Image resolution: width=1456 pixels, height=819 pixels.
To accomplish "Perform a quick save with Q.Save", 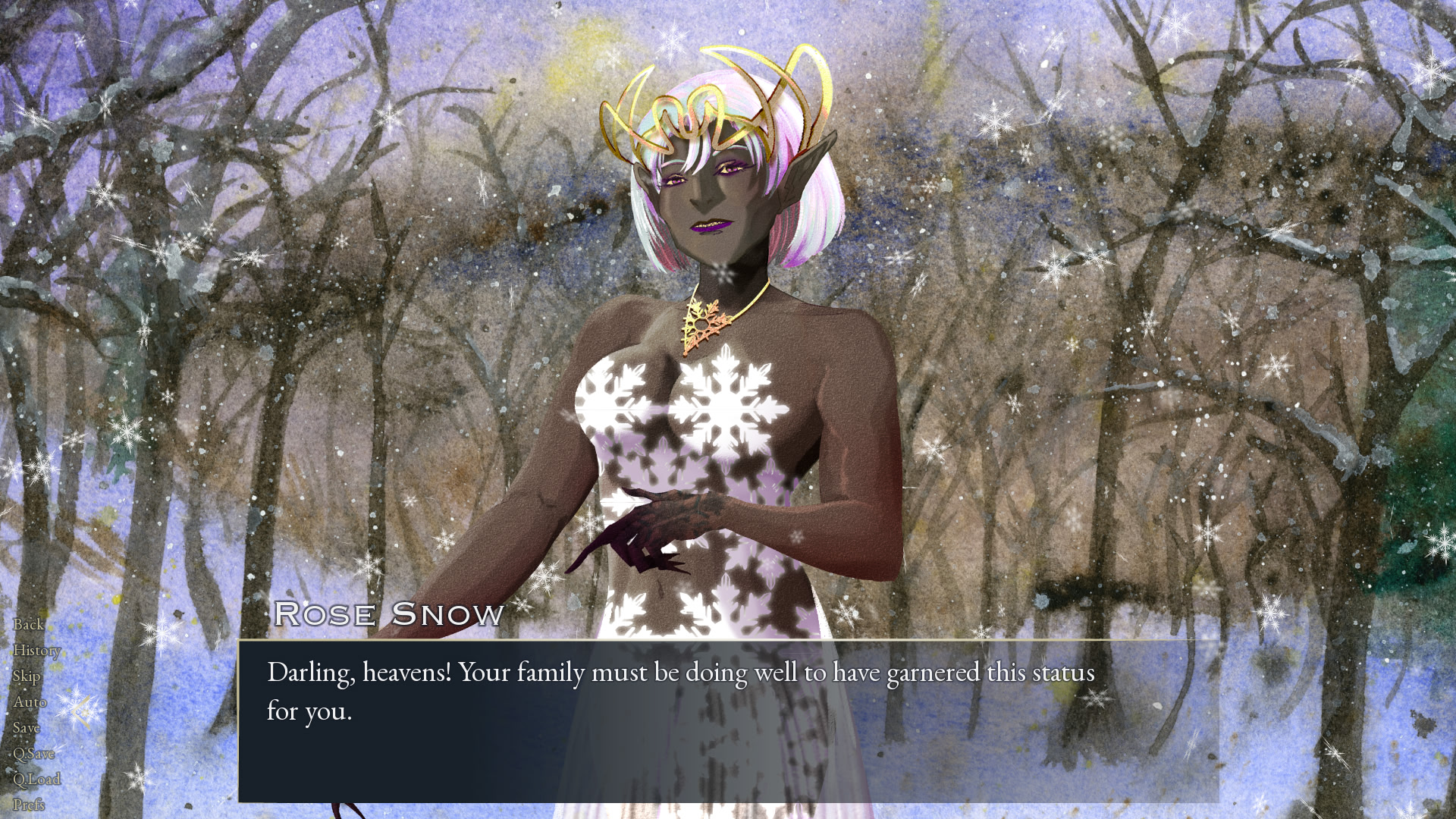I will [x=34, y=753].
